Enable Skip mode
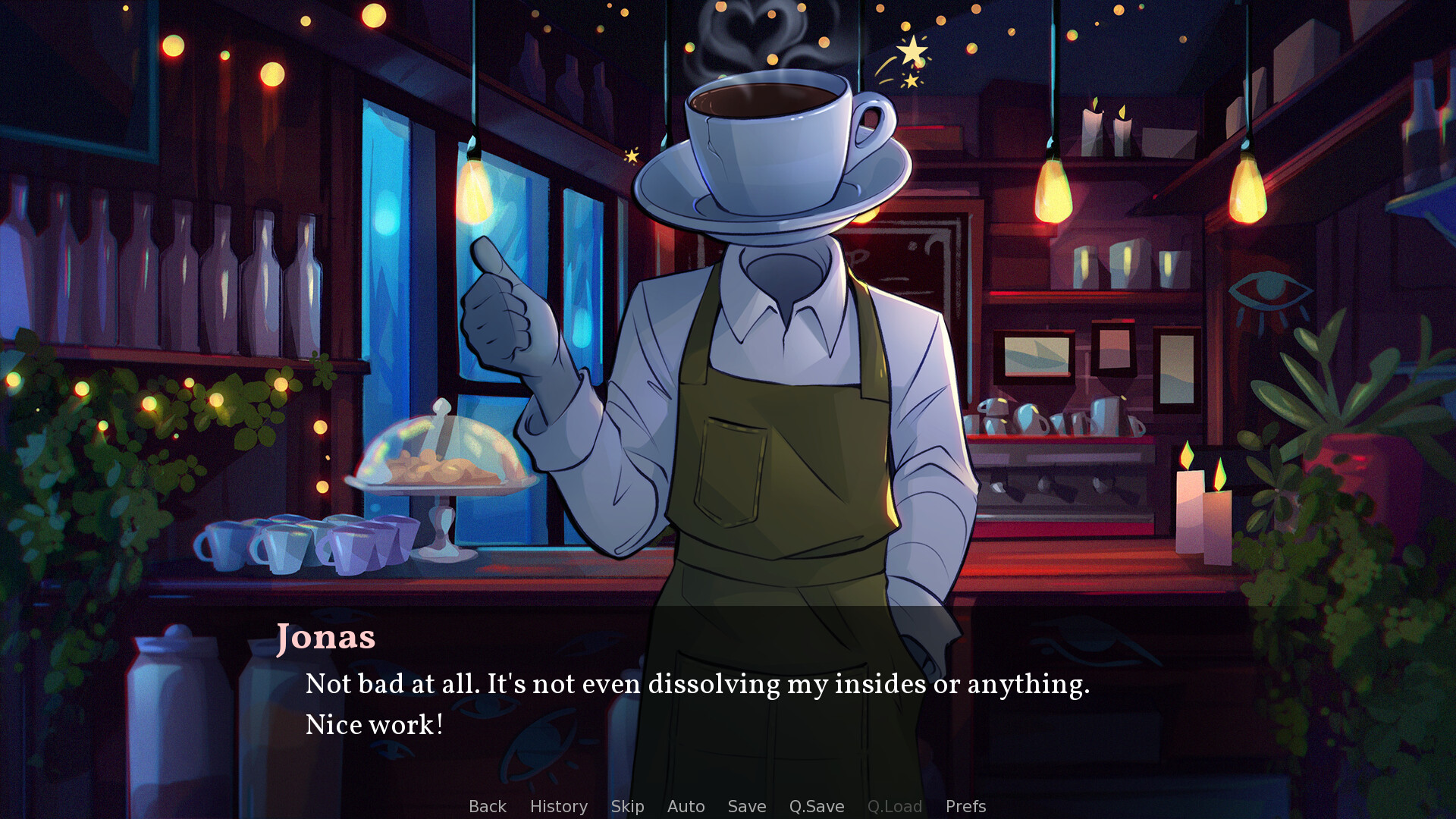The width and height of the screenshot is (1456, 819). [x=627, y=806]
